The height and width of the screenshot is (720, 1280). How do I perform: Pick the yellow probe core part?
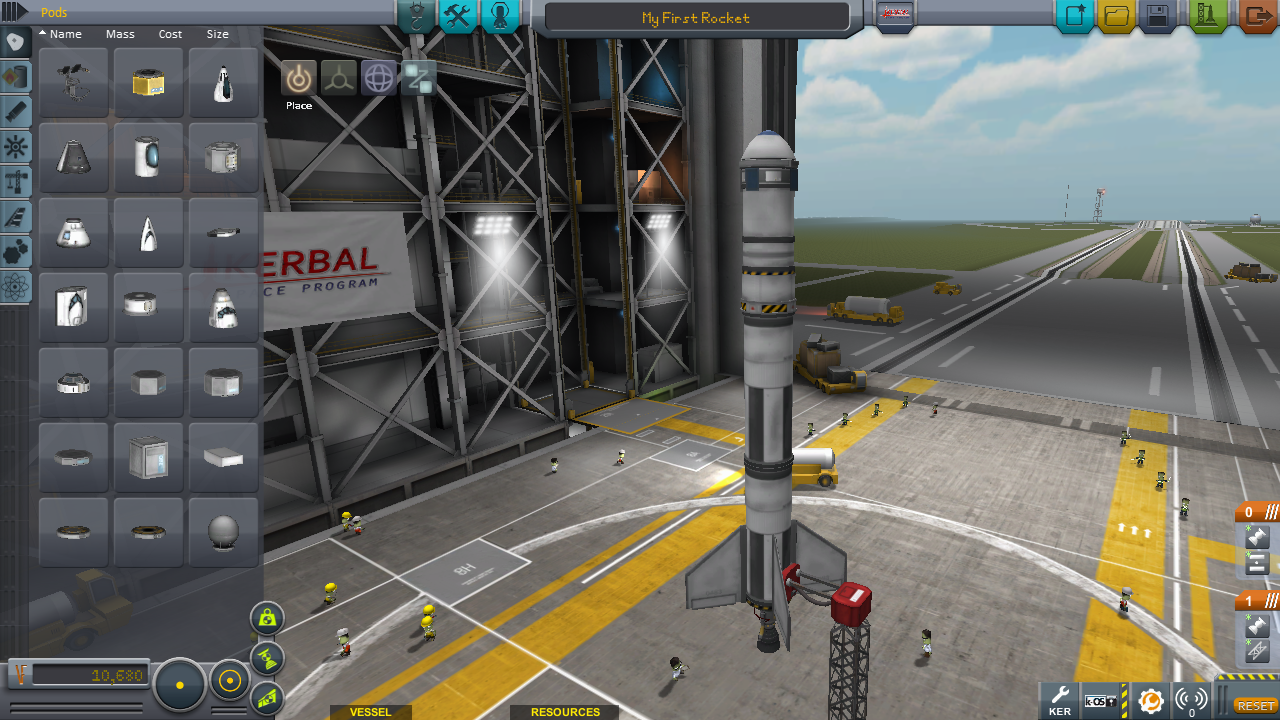148,83
